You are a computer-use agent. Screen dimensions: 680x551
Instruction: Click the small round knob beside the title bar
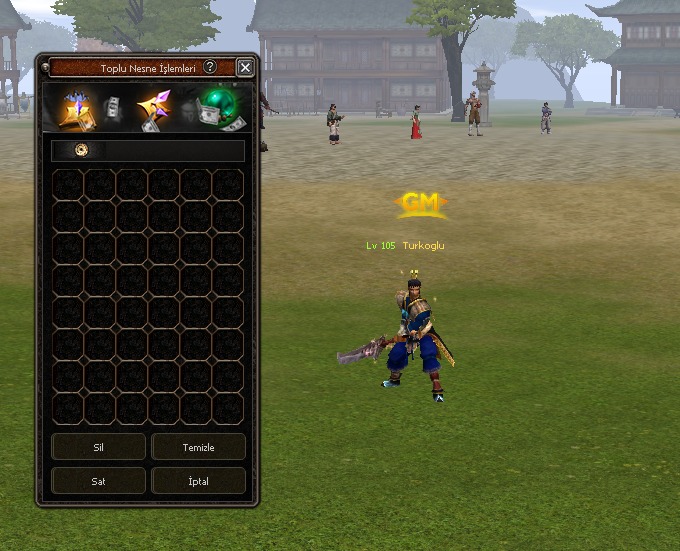45,68
